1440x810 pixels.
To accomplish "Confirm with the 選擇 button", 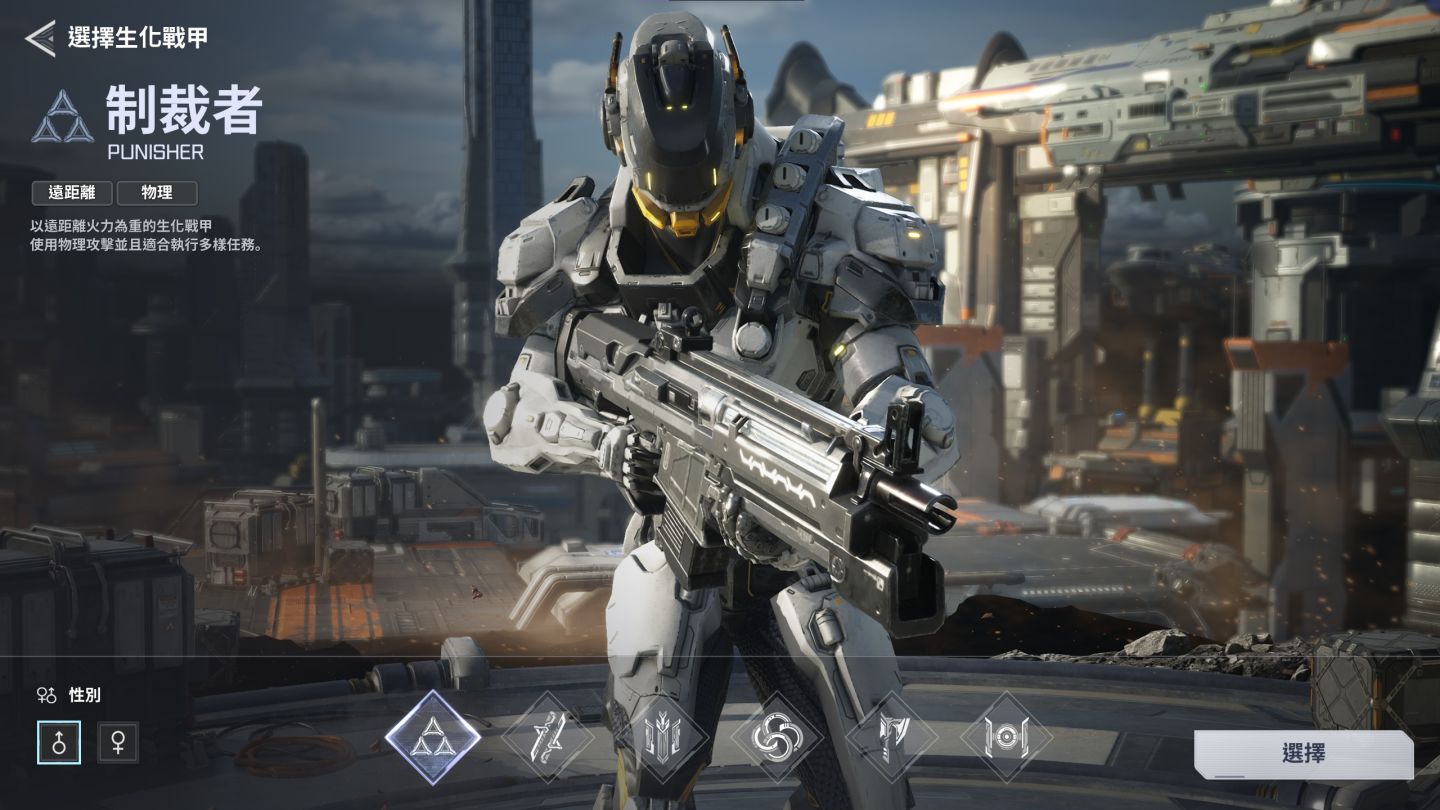I will click(1303, 754).
